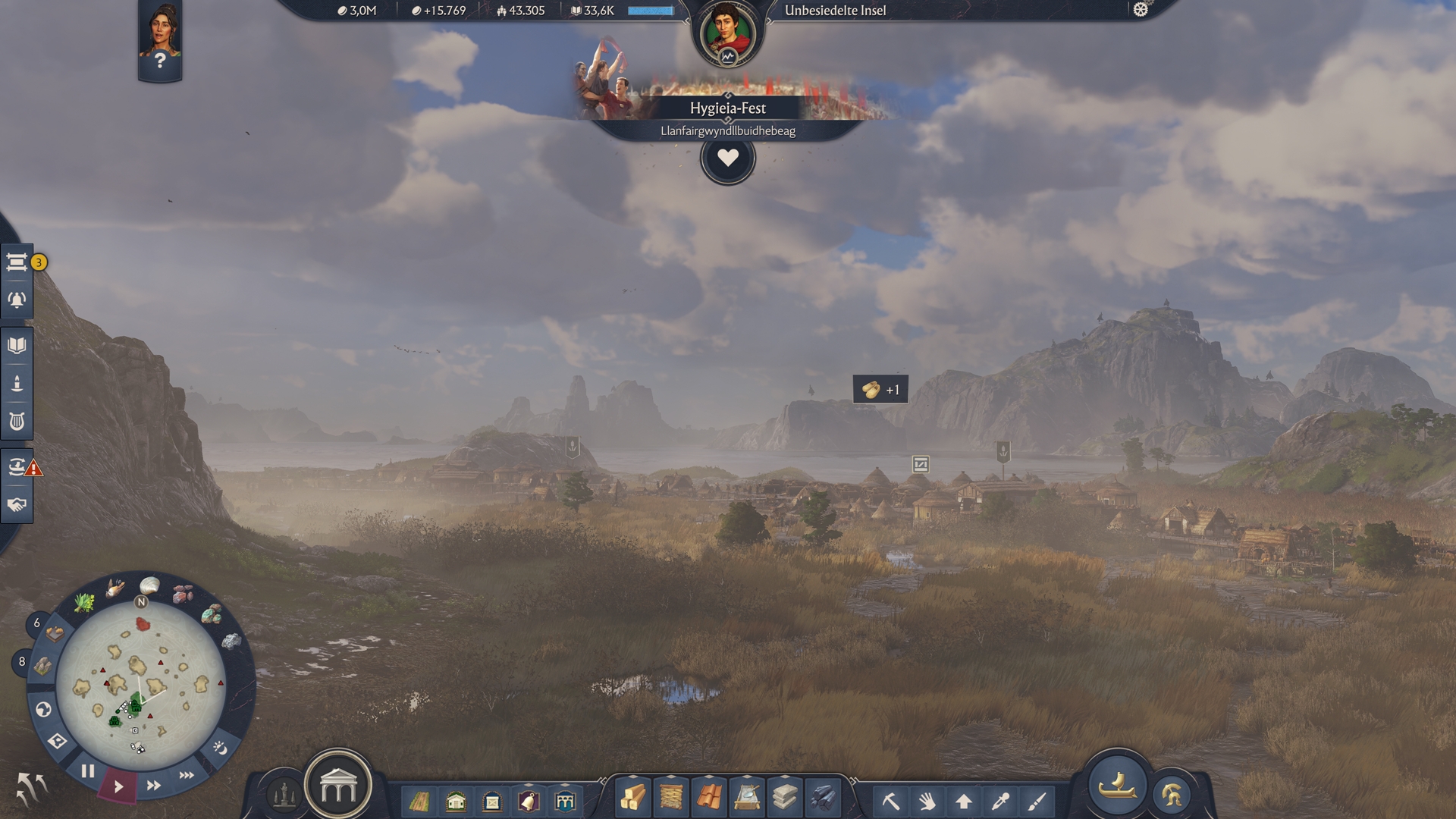Screen dimensions: 1456x819
Task: Set game speed to fast forward
Action: (x=153, y=786)
